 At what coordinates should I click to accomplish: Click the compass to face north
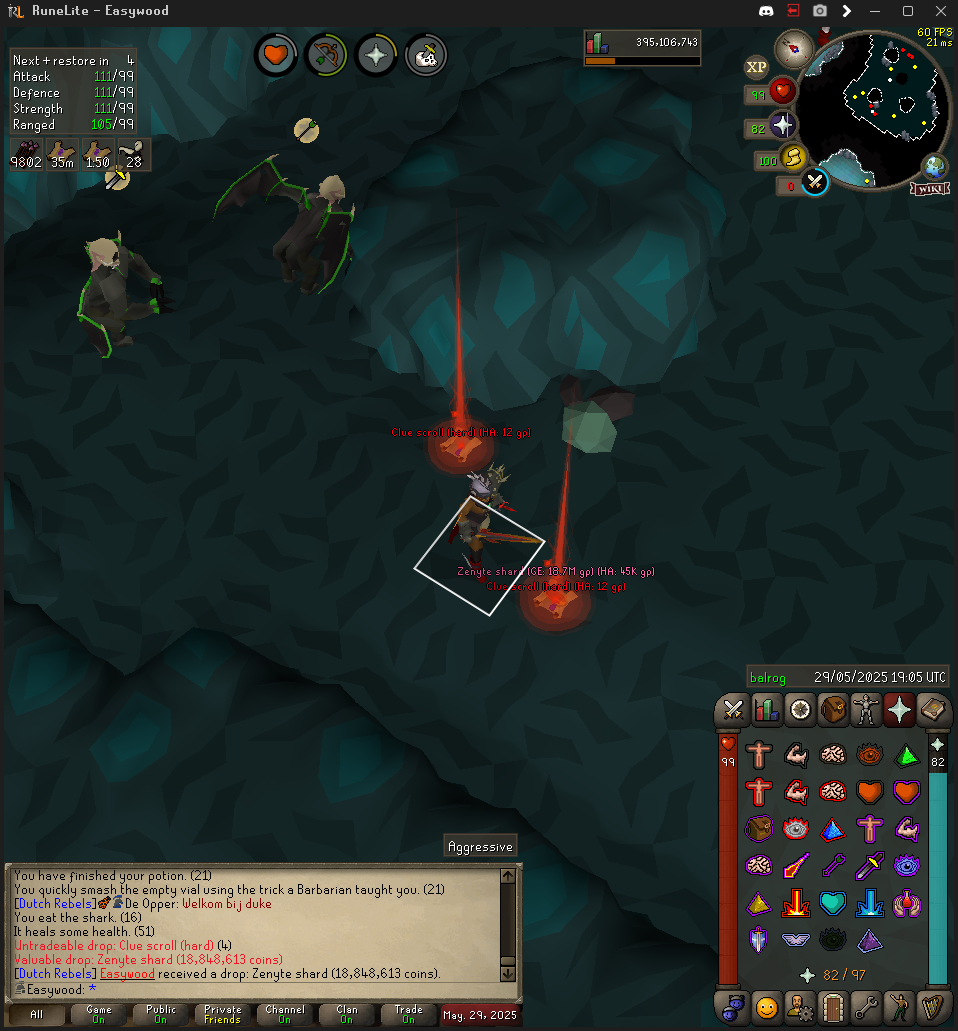pyautogui.click(x=795, y=46)
